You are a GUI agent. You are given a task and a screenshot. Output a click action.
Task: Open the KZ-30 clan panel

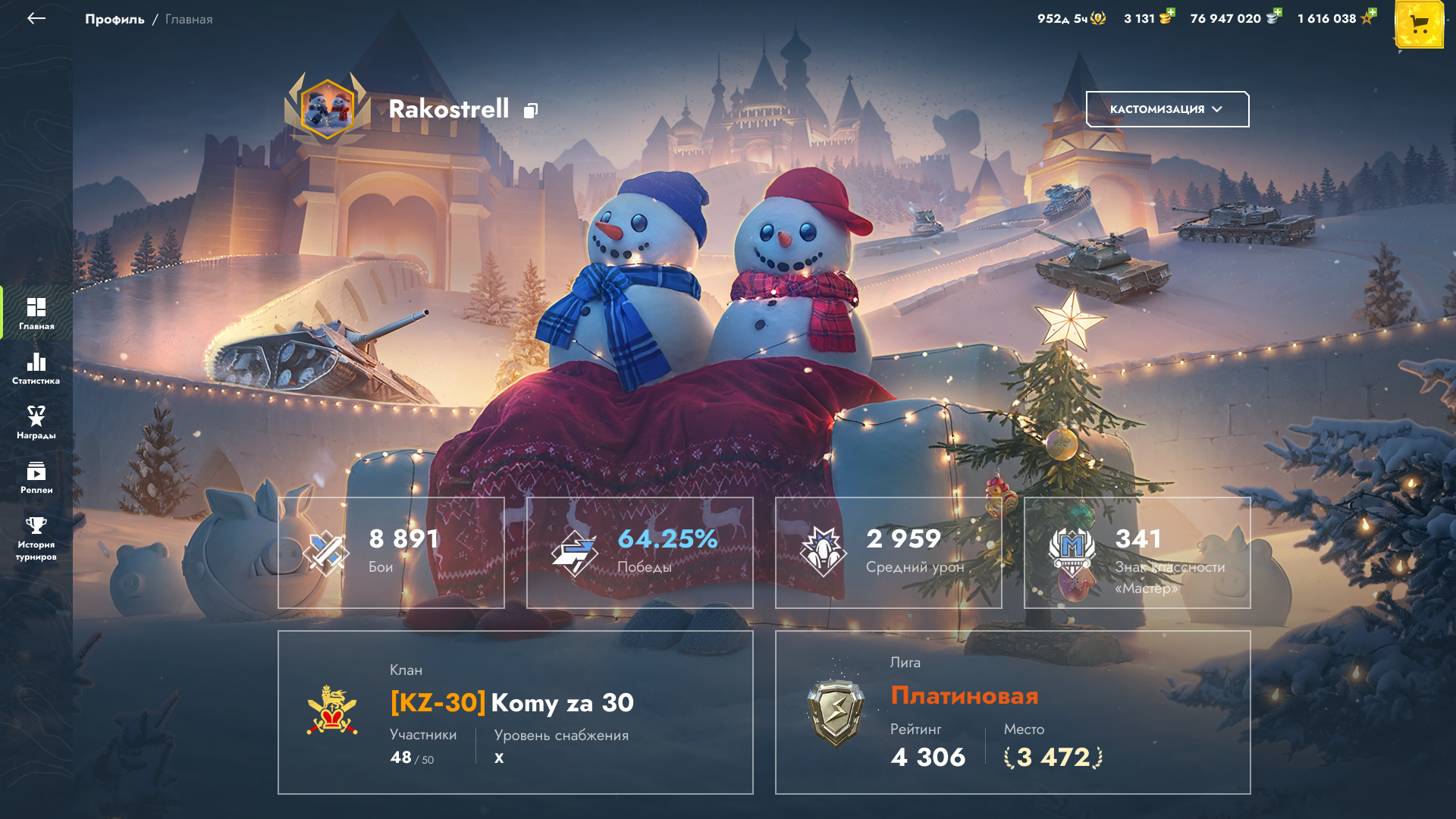pyautogui.click(x=516, y=712)
